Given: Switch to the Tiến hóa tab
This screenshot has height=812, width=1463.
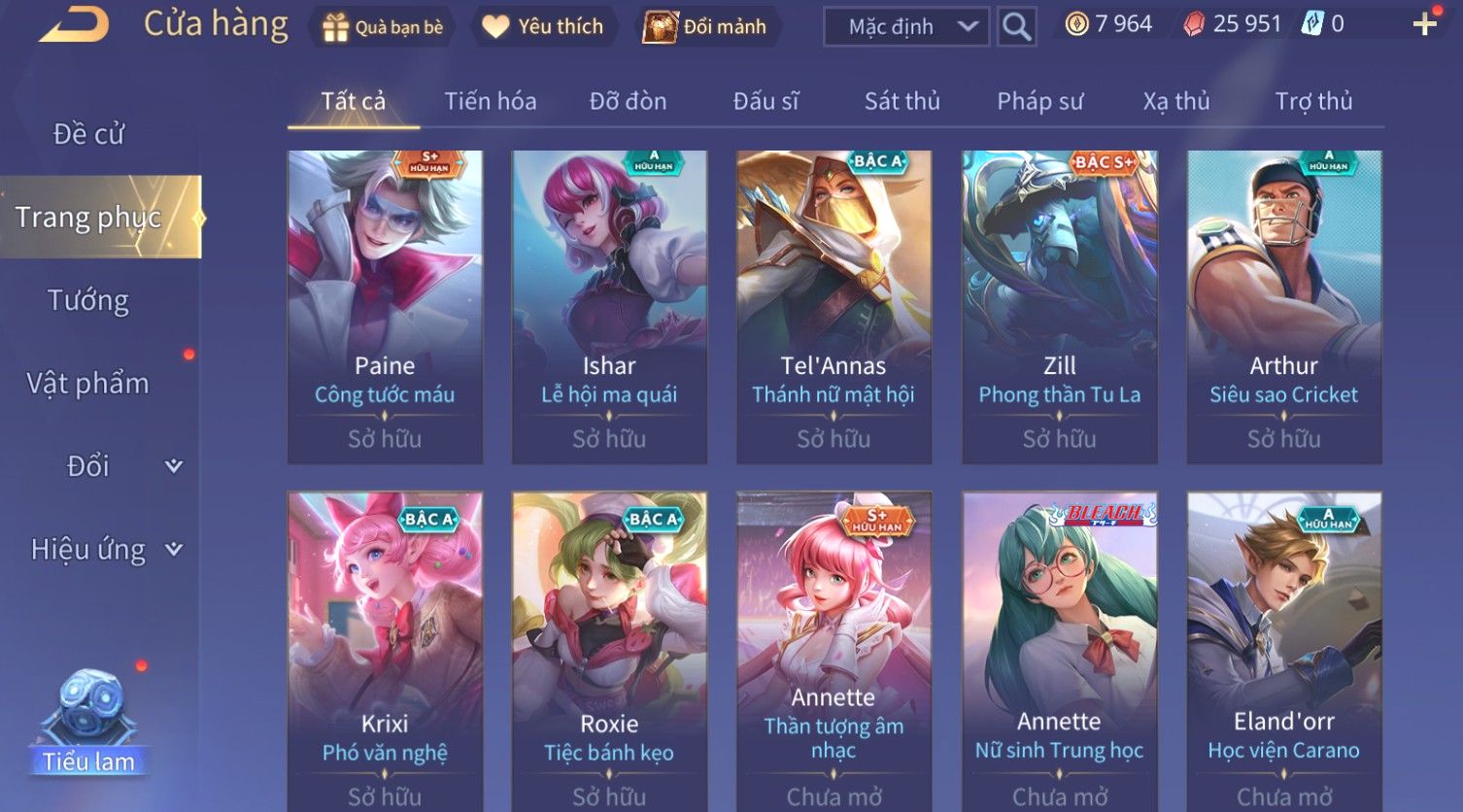Looking at the screenshot, I should pyautogui.click(x=490, y=101).
